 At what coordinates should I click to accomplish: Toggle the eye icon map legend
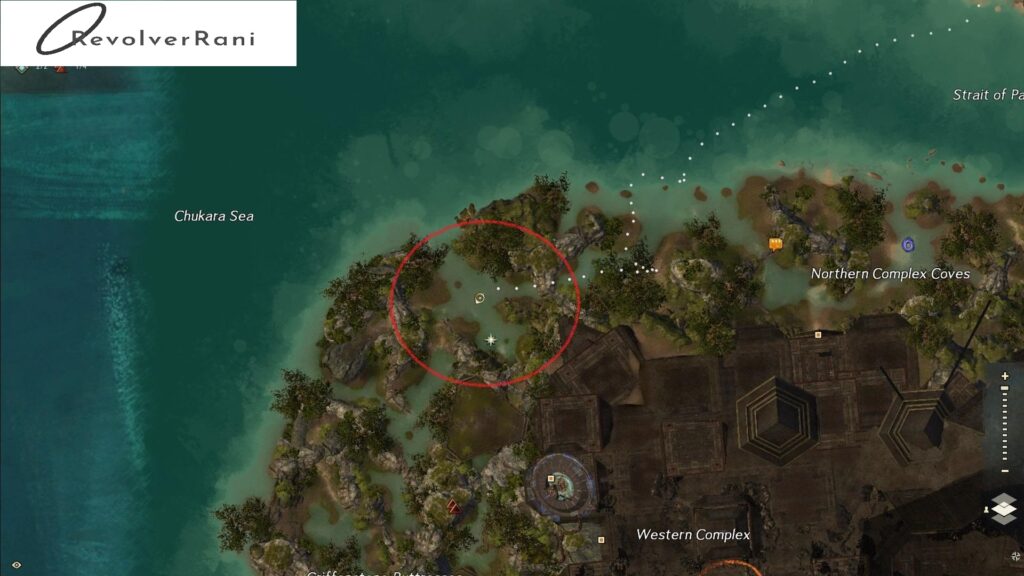(16, 566)
